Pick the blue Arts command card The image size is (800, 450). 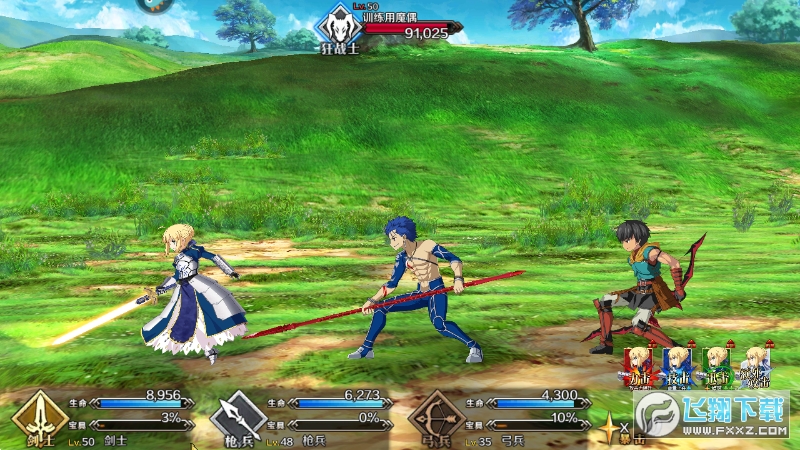tap(678, 364)
